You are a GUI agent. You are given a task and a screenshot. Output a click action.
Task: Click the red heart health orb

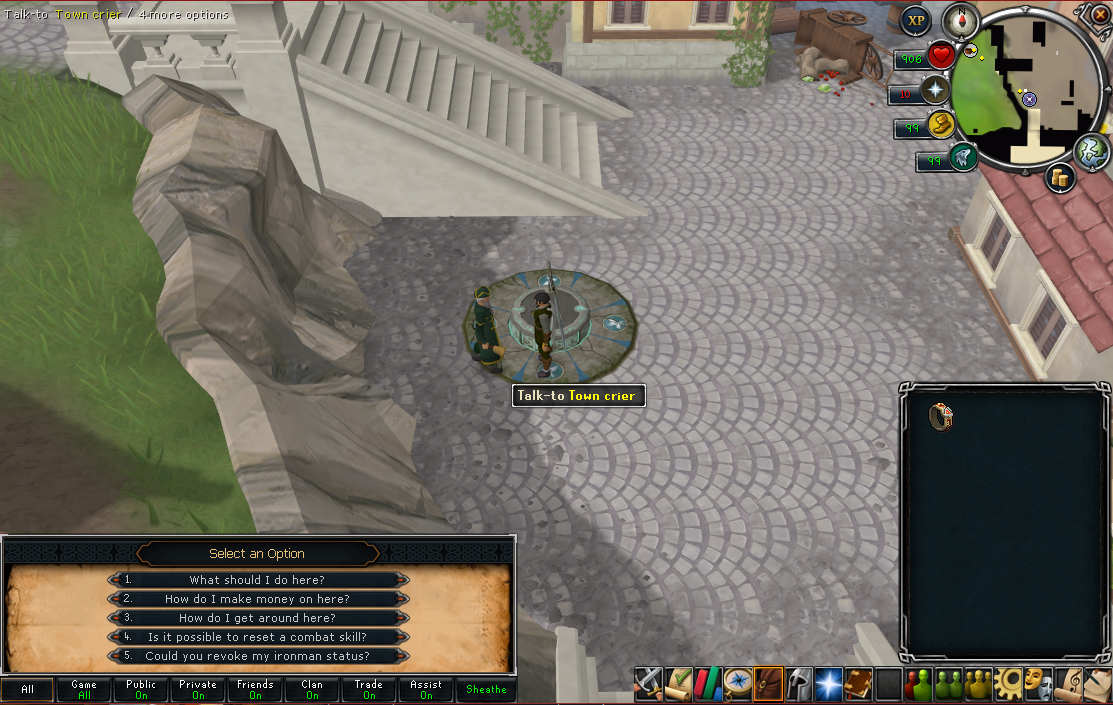coord(940,55)
